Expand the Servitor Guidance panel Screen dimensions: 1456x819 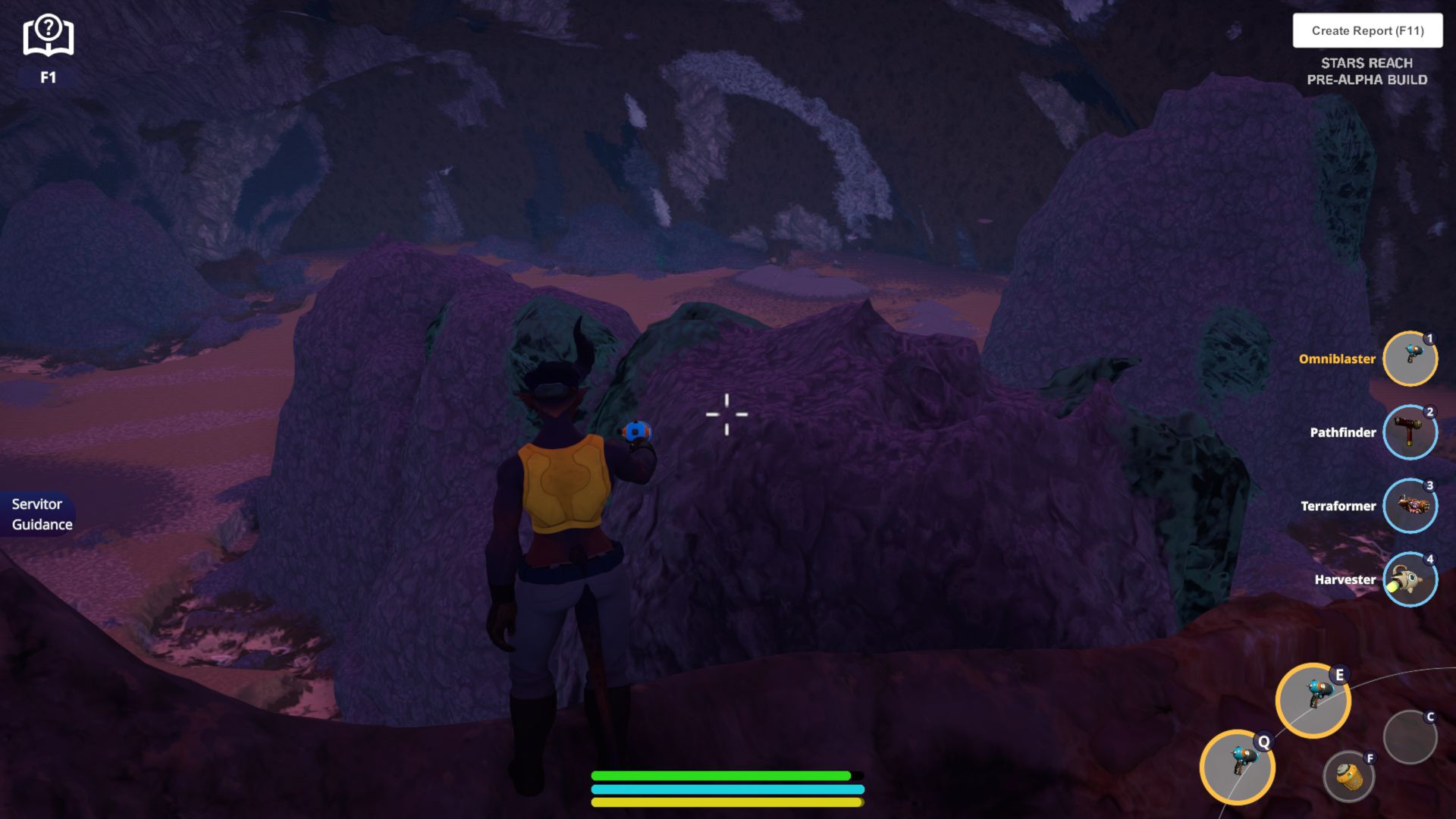pos(39,514)
